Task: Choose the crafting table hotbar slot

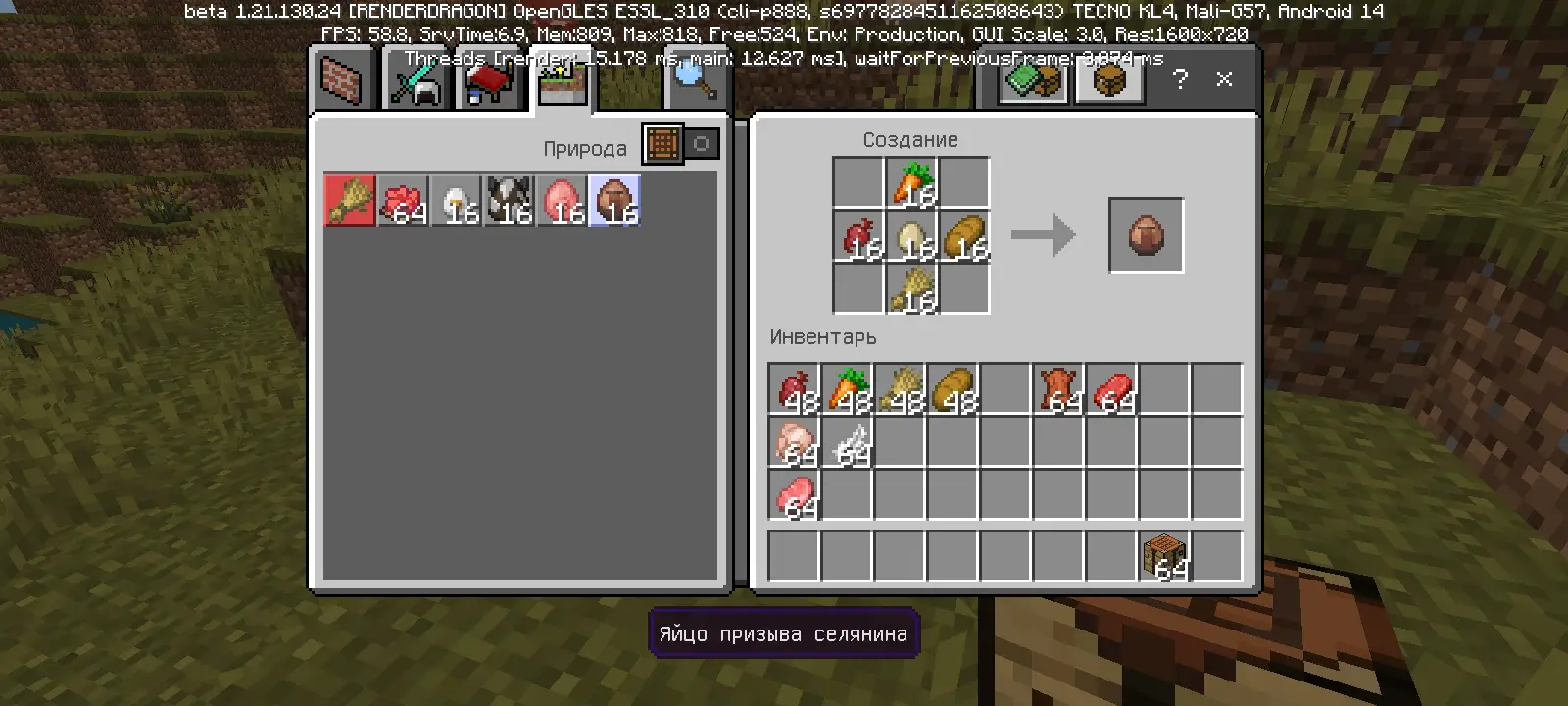Action: coord(1164,557)
